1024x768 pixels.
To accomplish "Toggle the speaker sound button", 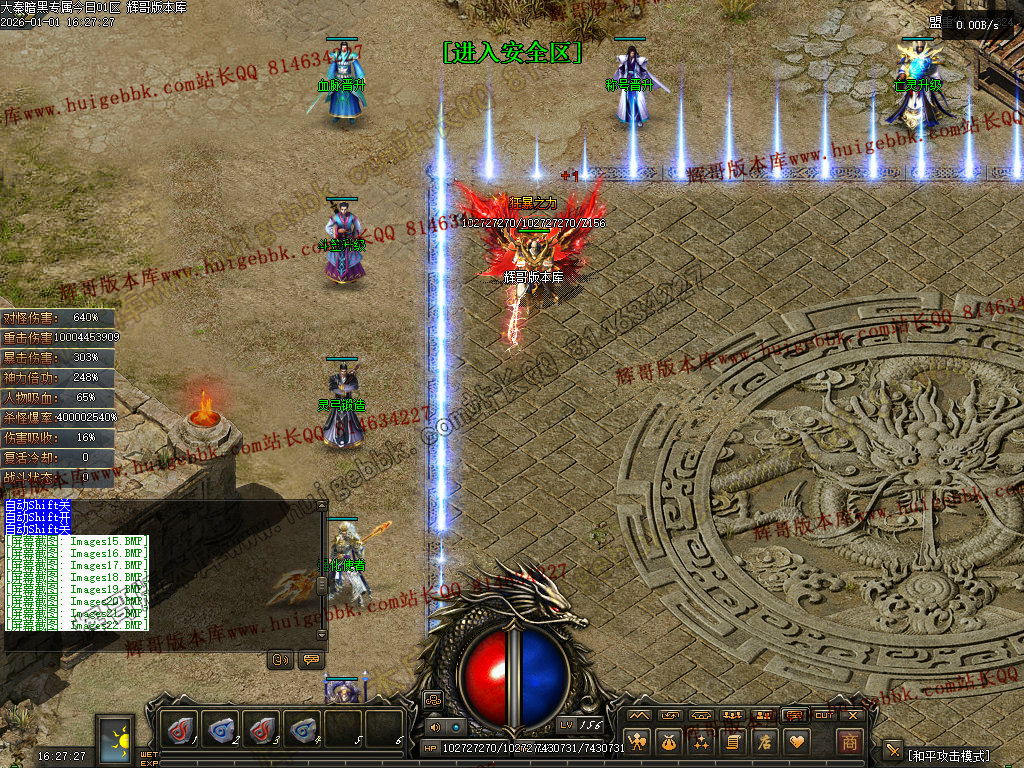I will click(x=435, y=727).
